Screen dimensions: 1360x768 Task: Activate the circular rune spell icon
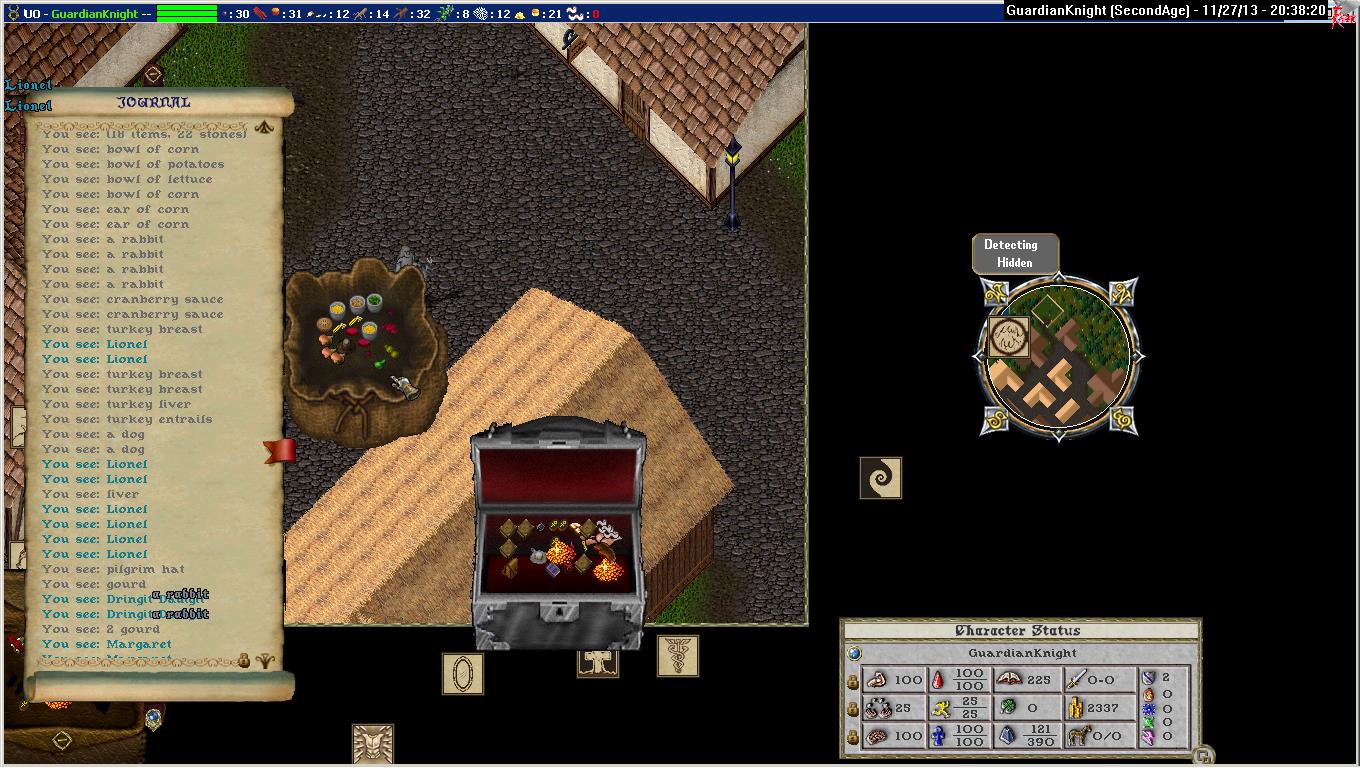tap(1008, 337)
